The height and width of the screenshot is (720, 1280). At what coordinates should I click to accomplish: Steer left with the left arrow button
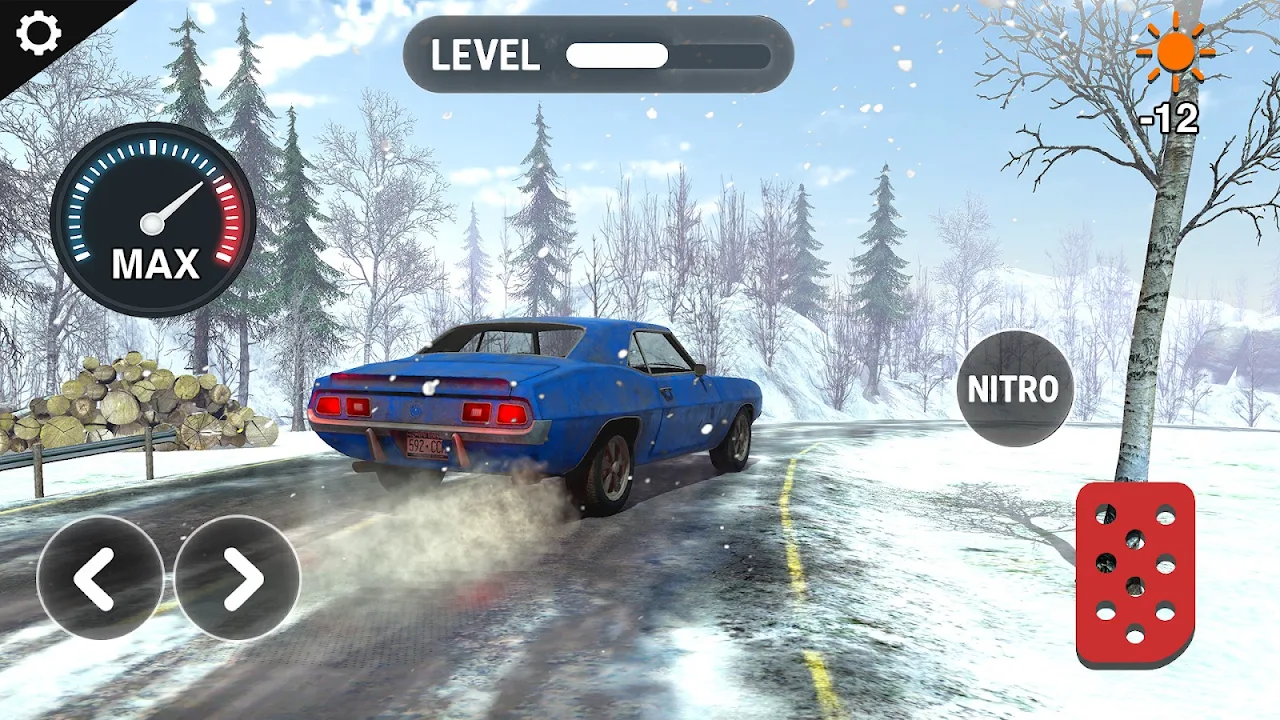[x=100, y=578]
